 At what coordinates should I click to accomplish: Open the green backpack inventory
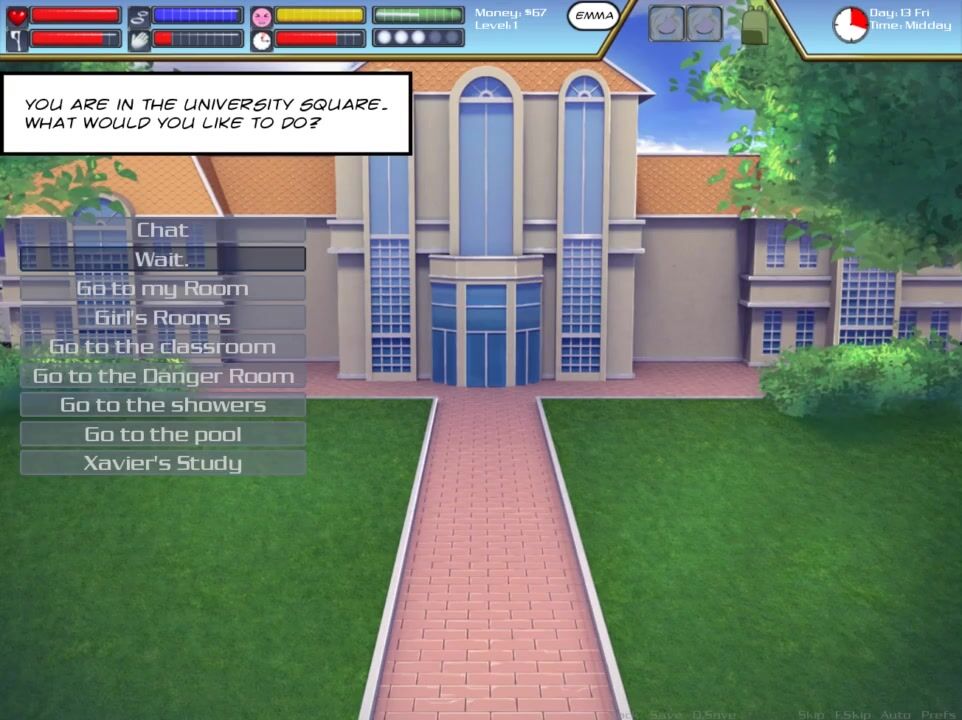[x=754, y=23]
